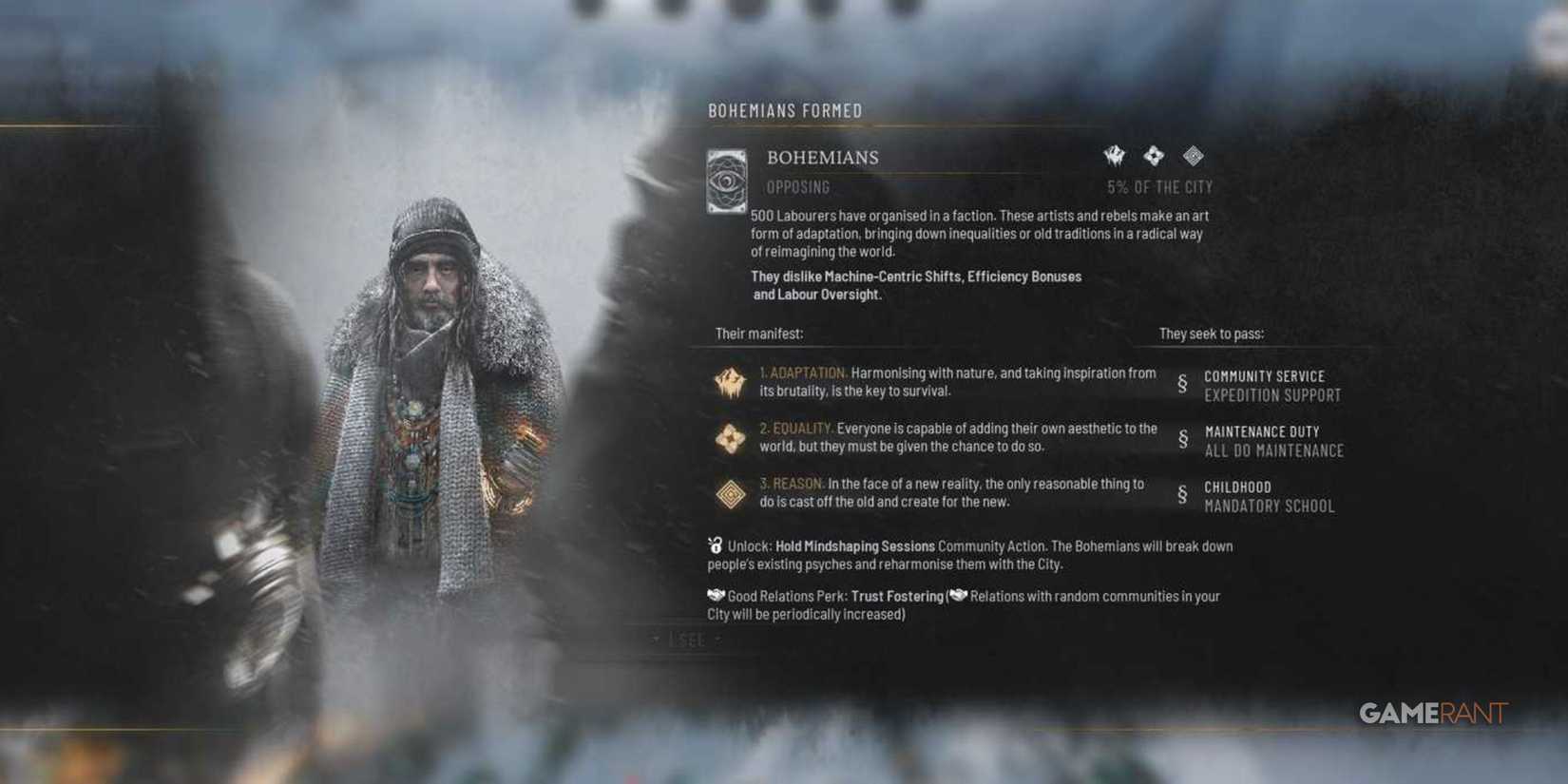Switch to the Their Manifest section
This screenshot has height=784, width=1568.
(x=759, y=334)
